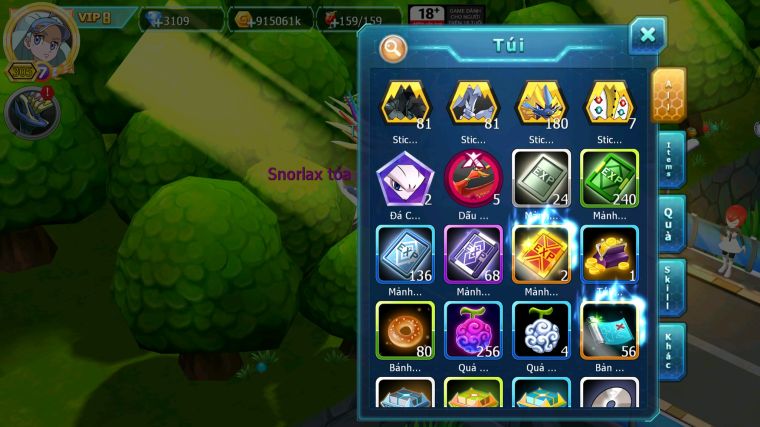Viewport: 760px width, 427px height.
Task: Choose the purple devil fruit with 256
Action: tap(473, 329)
